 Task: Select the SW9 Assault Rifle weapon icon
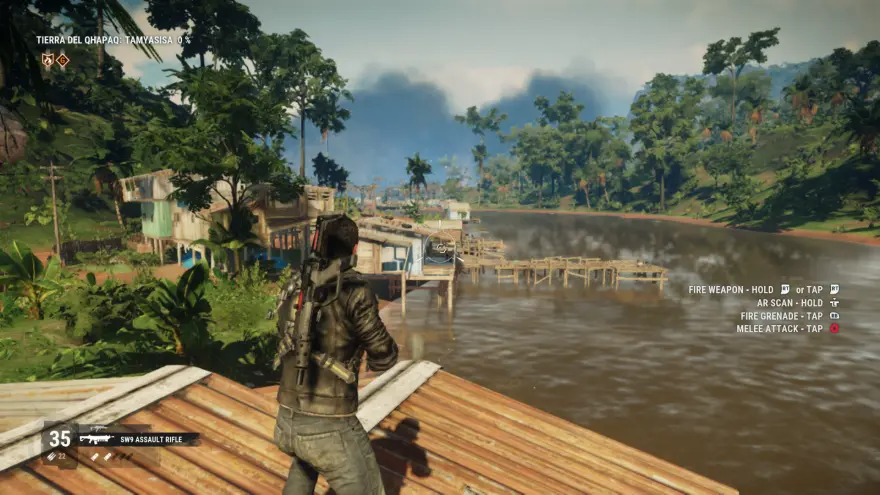point(95,438)
